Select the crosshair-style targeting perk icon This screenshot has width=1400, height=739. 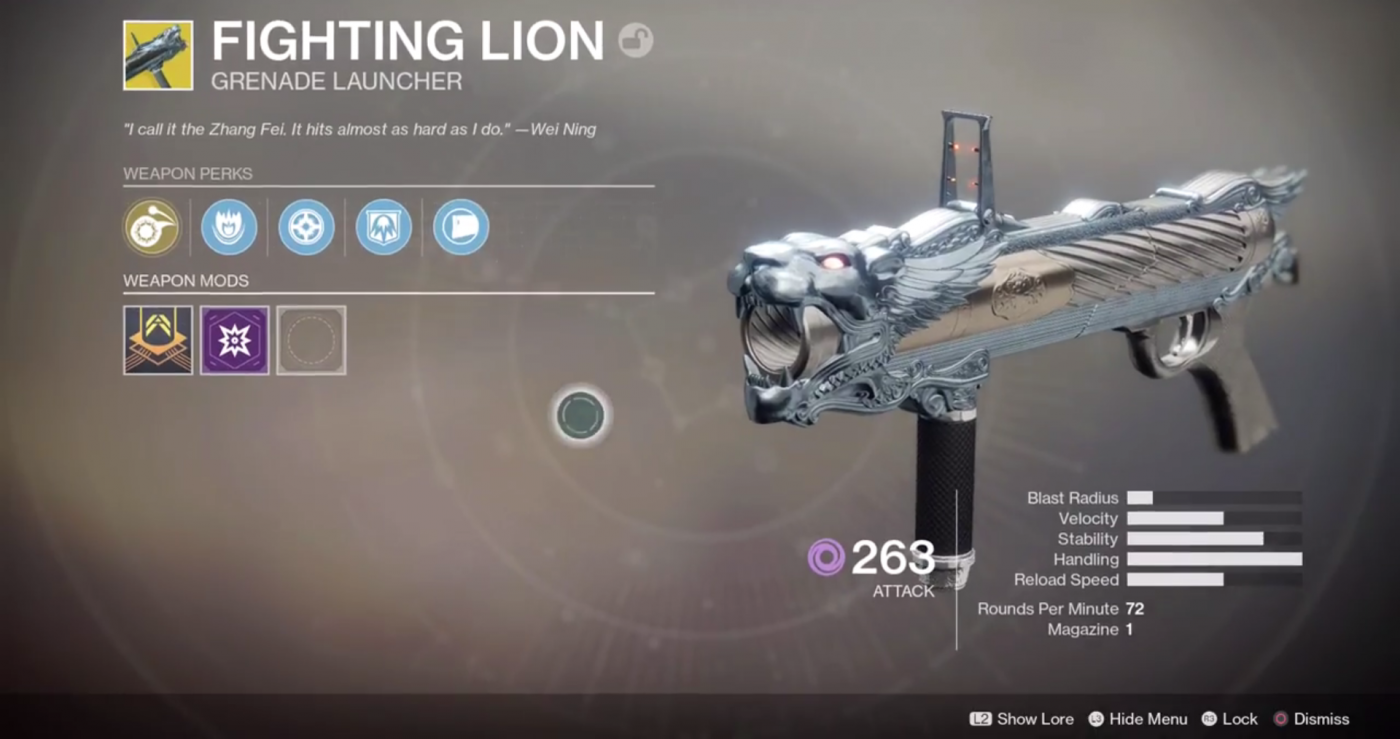(306, 227)
